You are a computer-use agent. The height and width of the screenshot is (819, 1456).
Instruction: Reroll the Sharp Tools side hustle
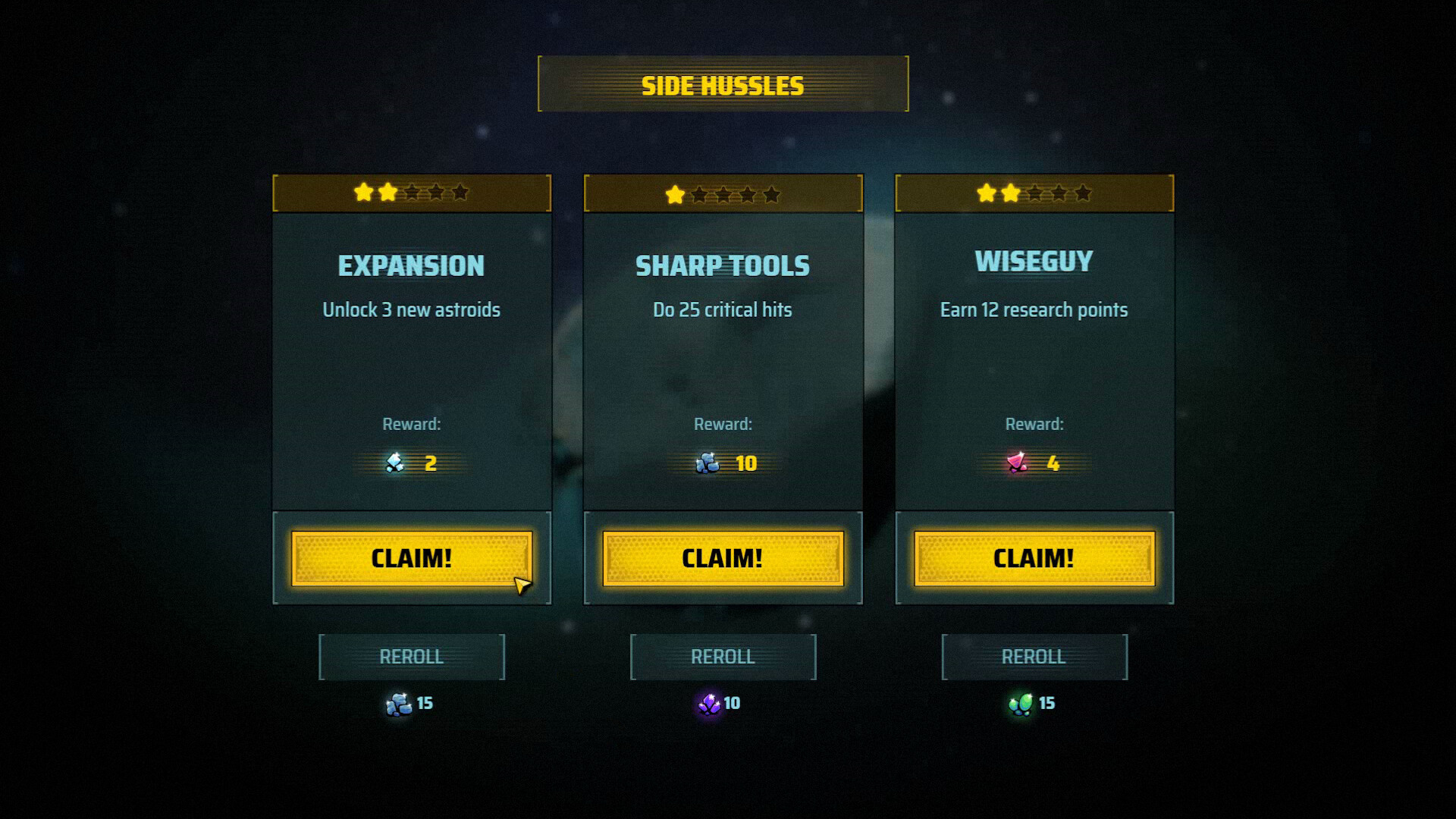tap(722, 656)
